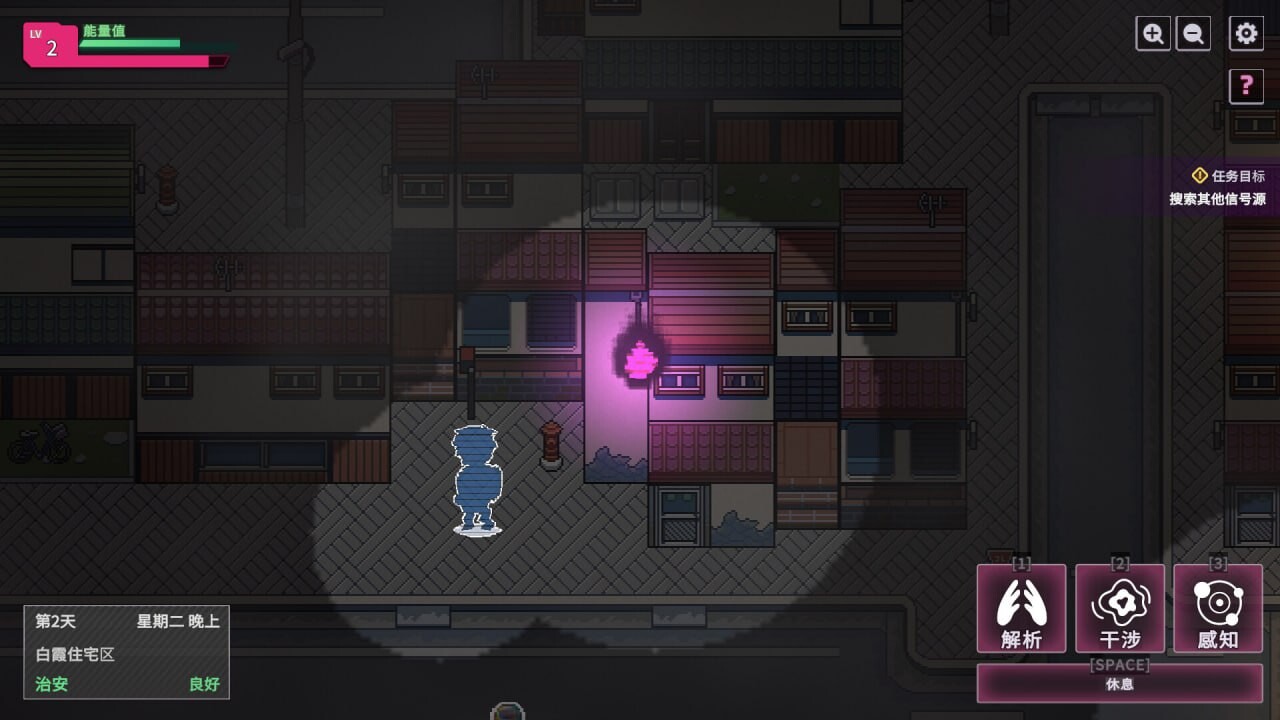Click the zoom-in magnifier icon

[1152, 33]
